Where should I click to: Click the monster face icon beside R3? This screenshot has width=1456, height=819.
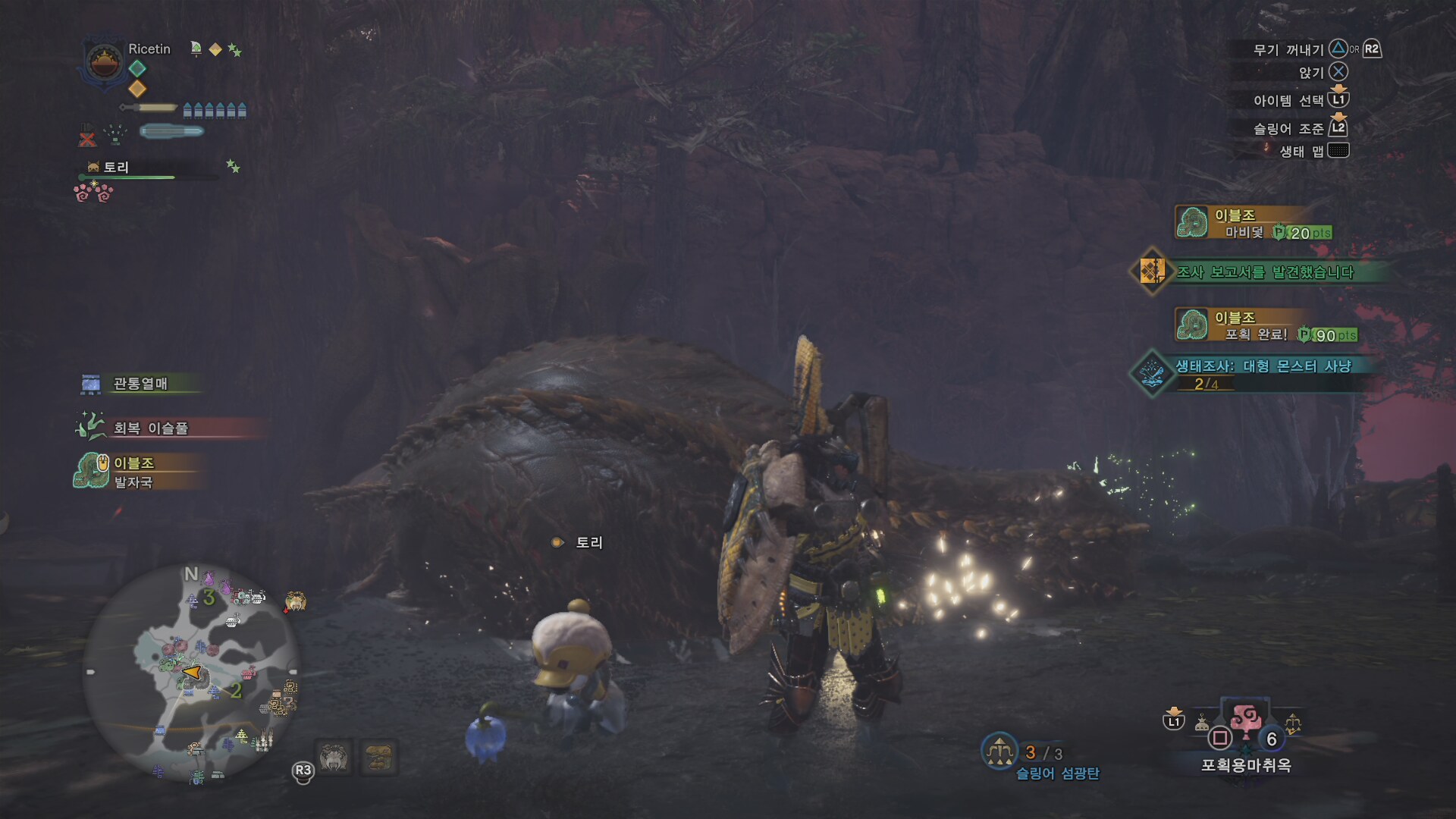[334, 757]
